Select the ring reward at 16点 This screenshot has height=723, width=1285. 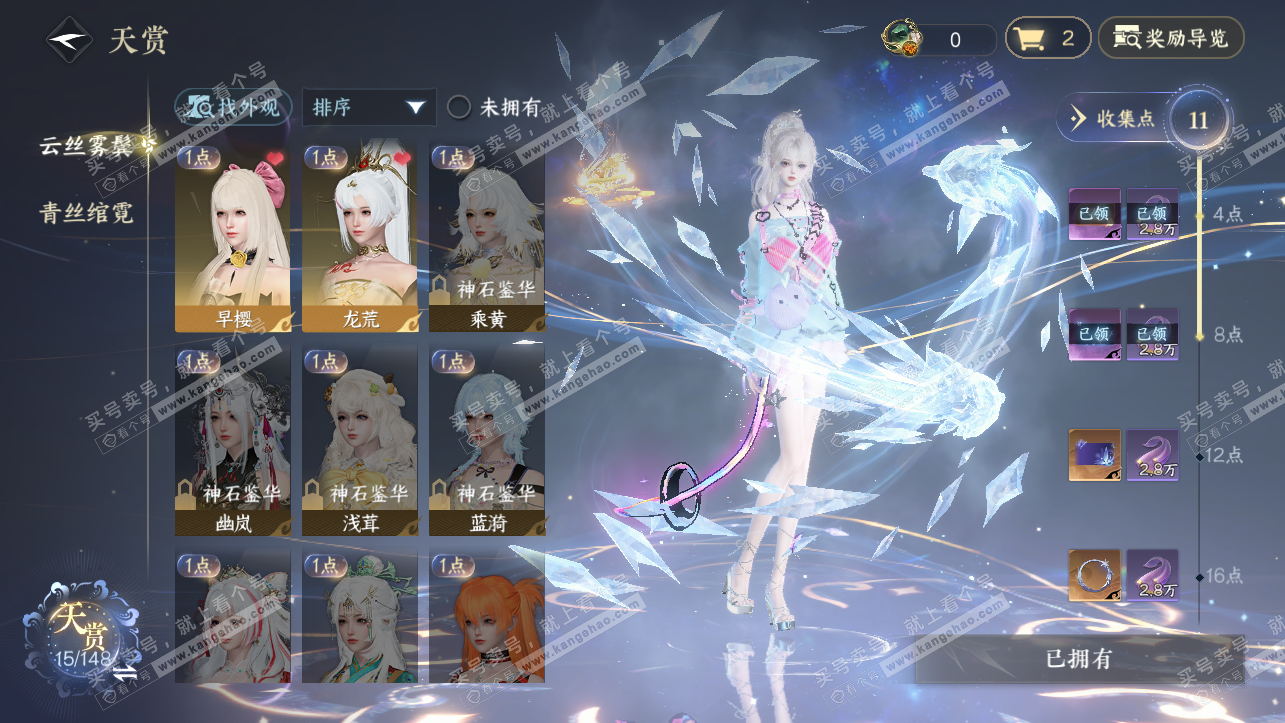tap(1094, 575)
